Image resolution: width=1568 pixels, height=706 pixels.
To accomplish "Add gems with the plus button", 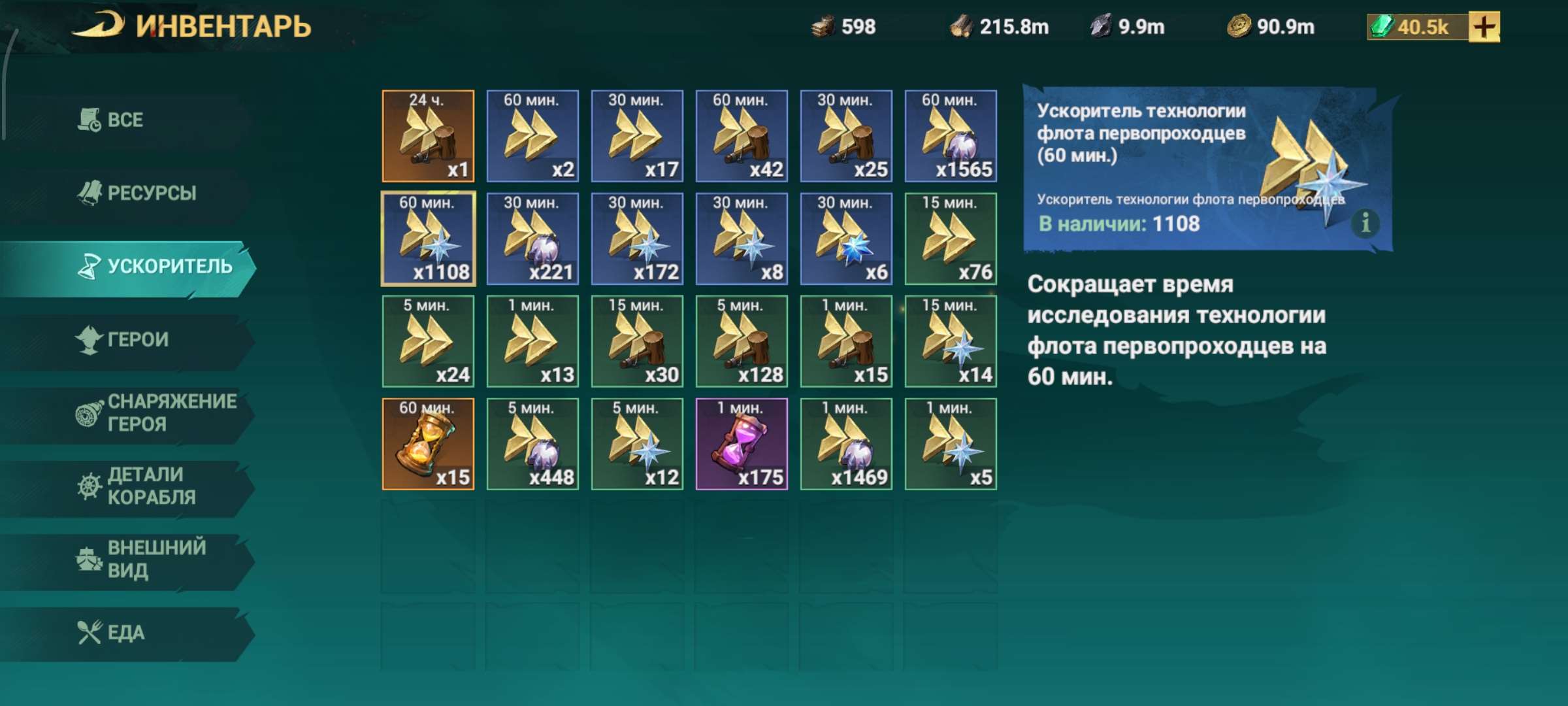I will click(1484, 27).
